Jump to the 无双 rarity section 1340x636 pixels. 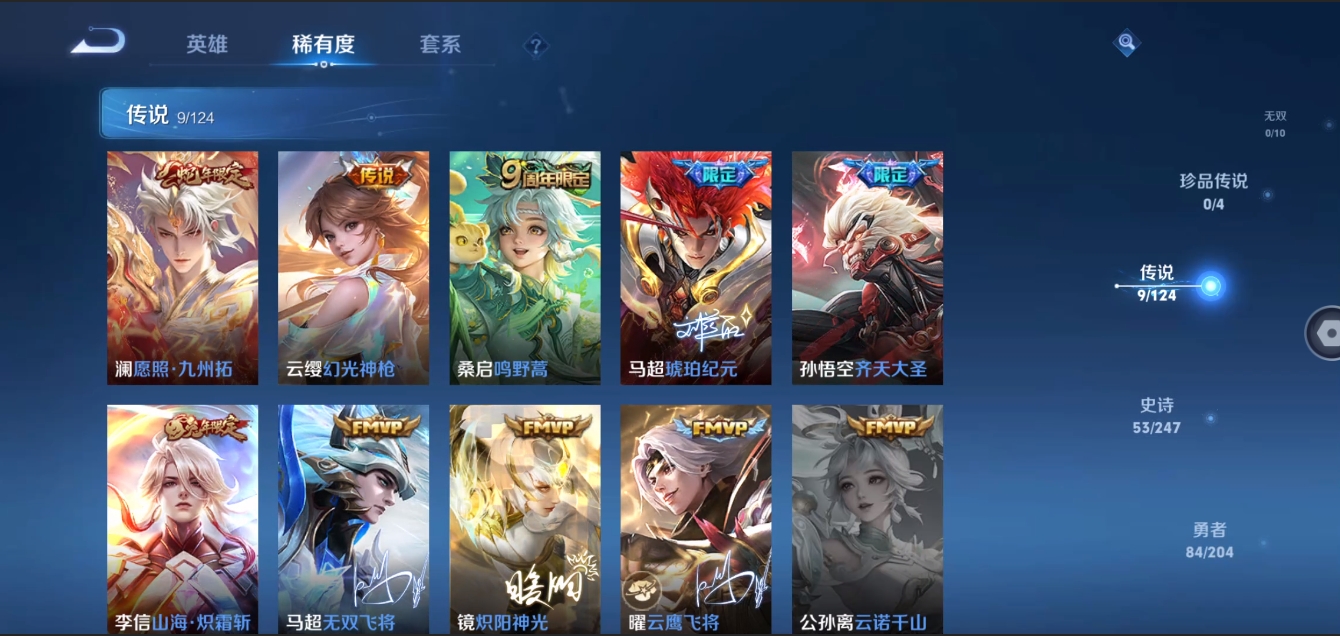(1275, 123)
